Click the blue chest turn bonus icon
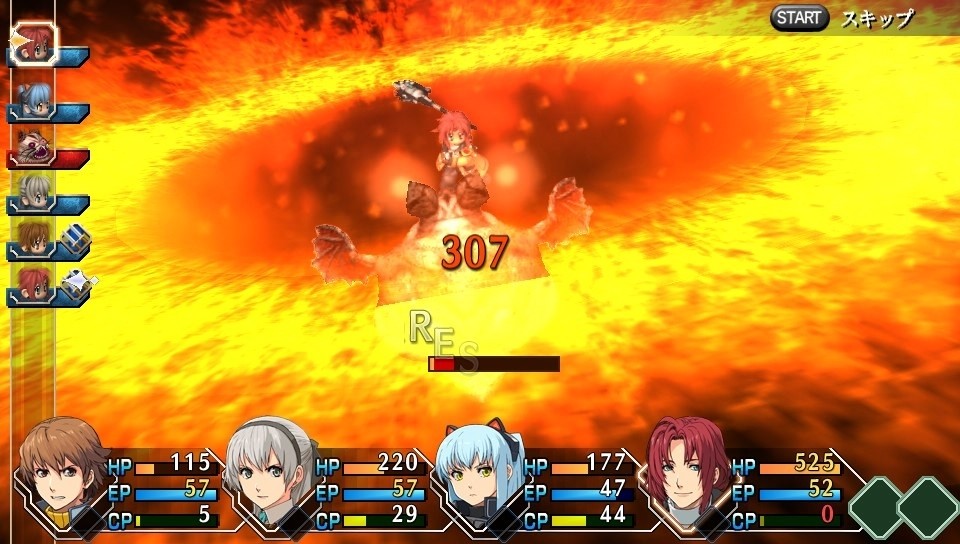 (75, 238)
